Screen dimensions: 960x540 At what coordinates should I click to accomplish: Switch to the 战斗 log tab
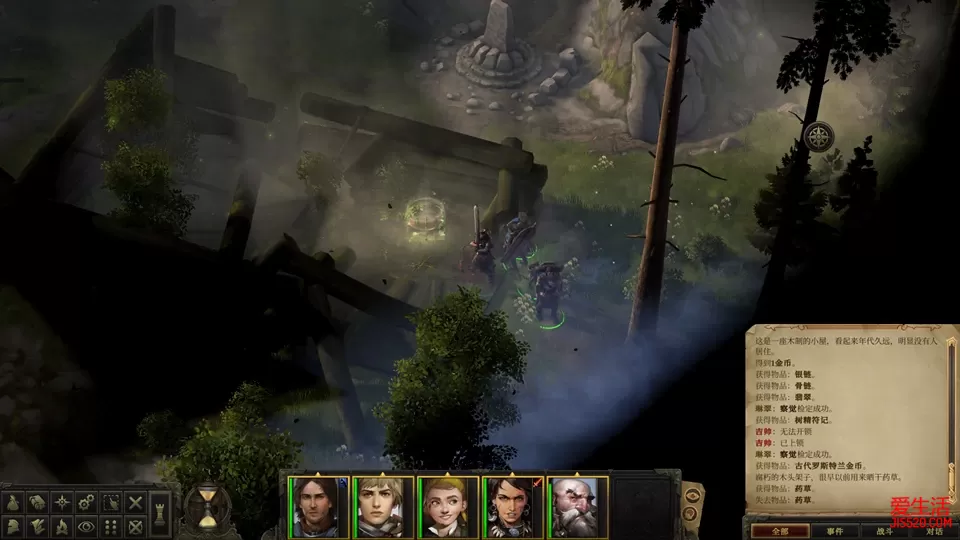tap(882, 530)
